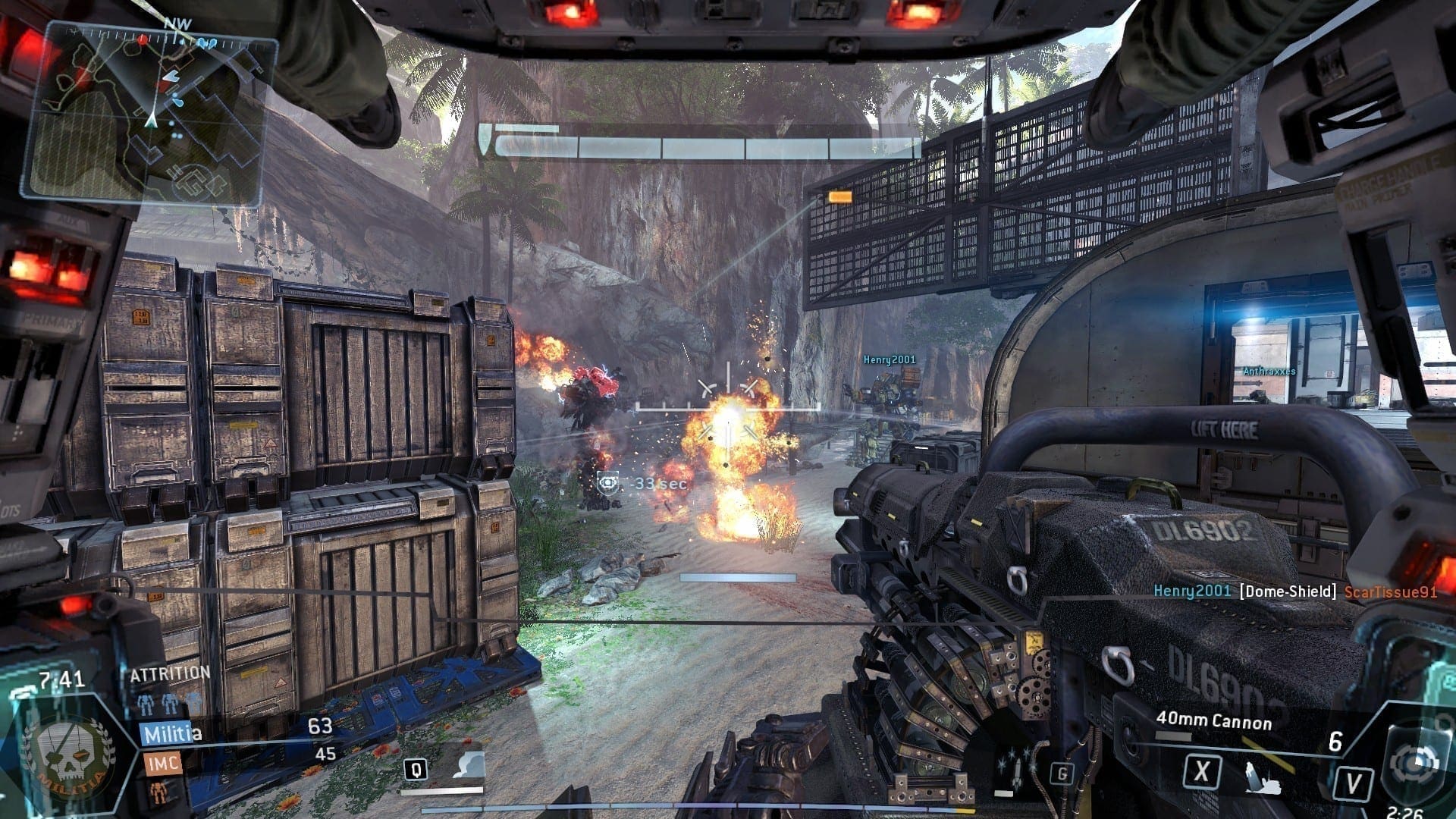Click ScarTissue91 in the kill feed

pyautogui.click(x=1390, y=591)
